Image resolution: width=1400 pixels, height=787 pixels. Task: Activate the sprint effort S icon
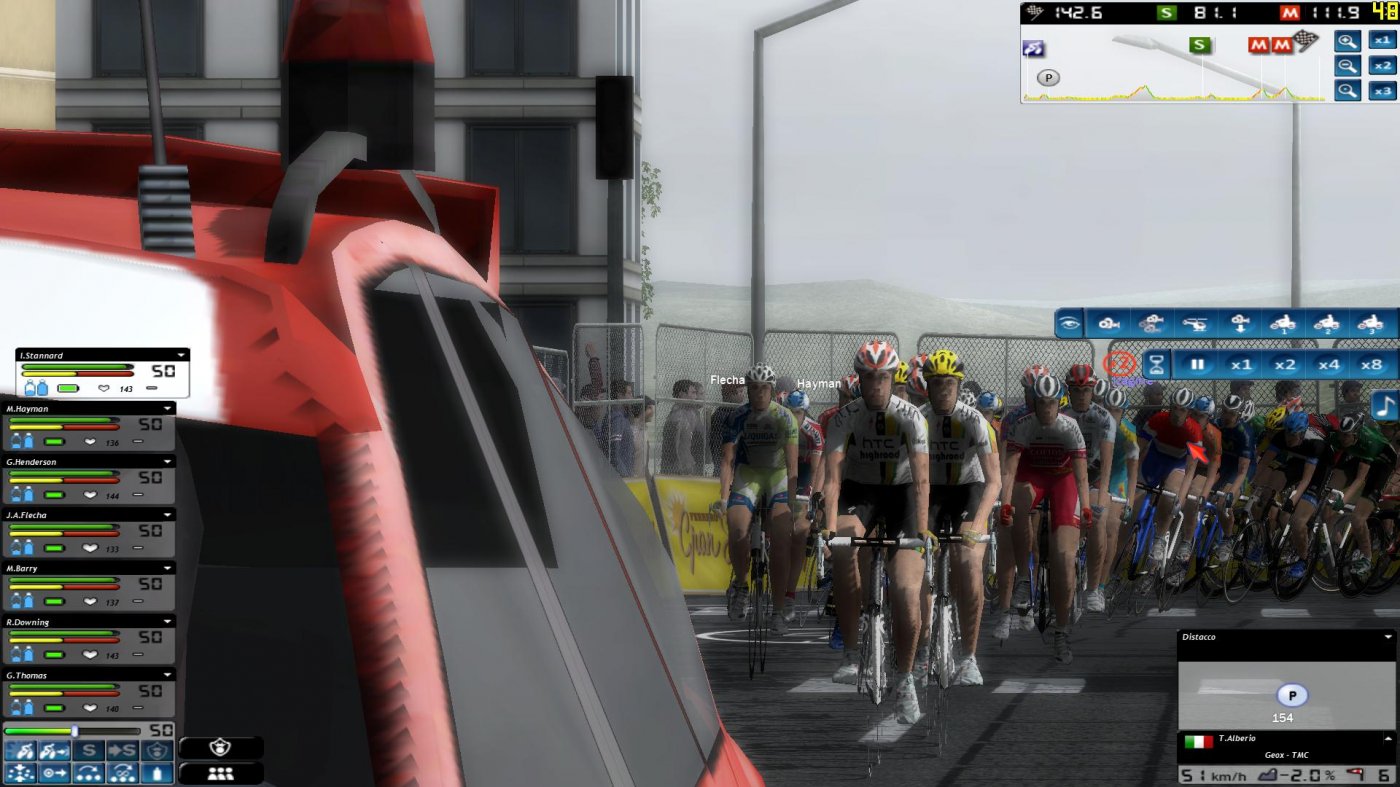coord(89,750)
